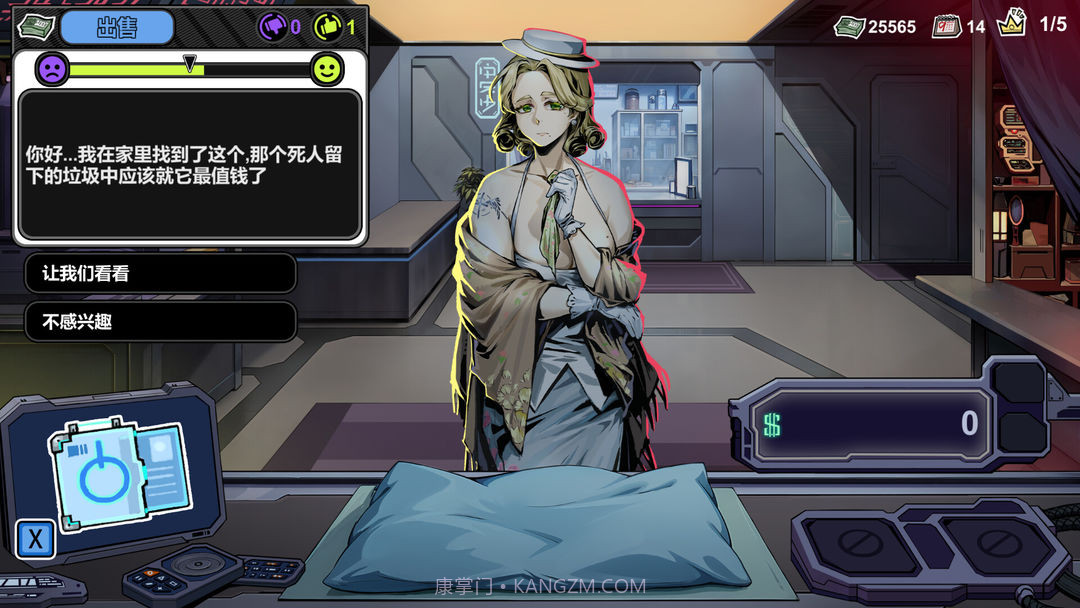This screenshot has width=1080, height=608.
Task: Close the scanner tablet with X button
Action: [x=36, y=539]
